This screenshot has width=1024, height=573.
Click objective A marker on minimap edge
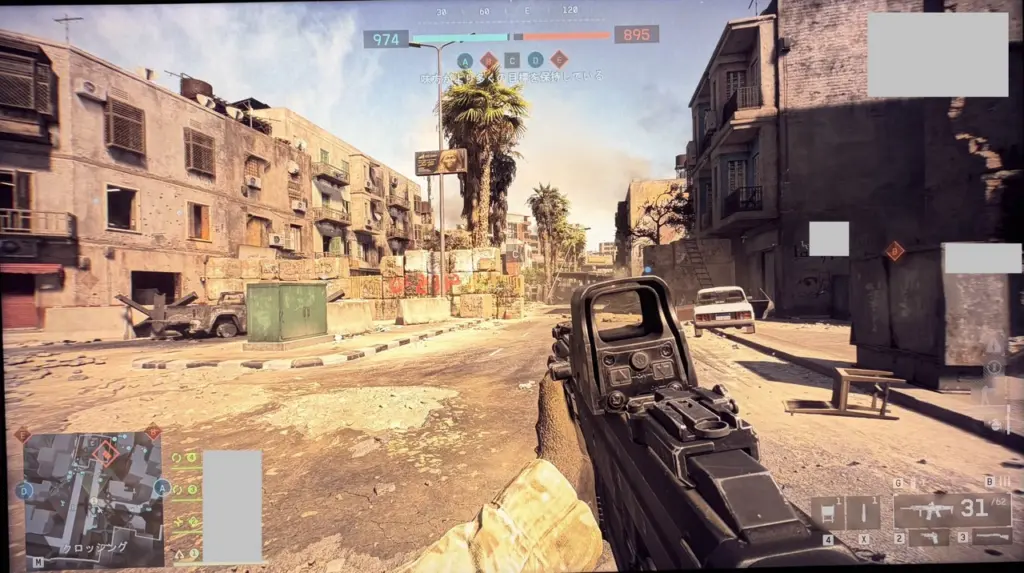pos(161,488)
